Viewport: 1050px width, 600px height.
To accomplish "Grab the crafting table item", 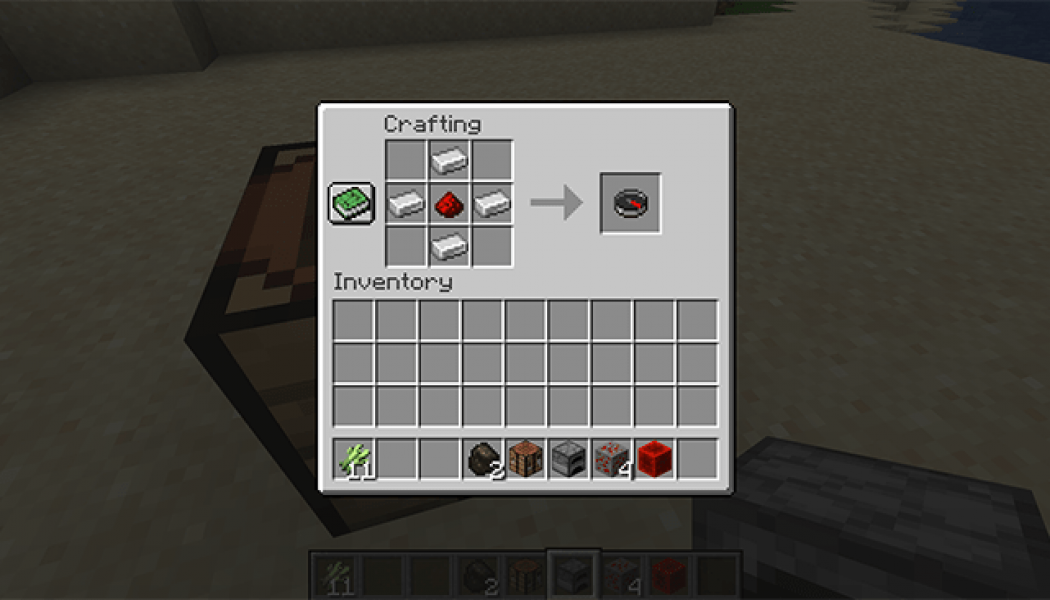I will [526, 460].
